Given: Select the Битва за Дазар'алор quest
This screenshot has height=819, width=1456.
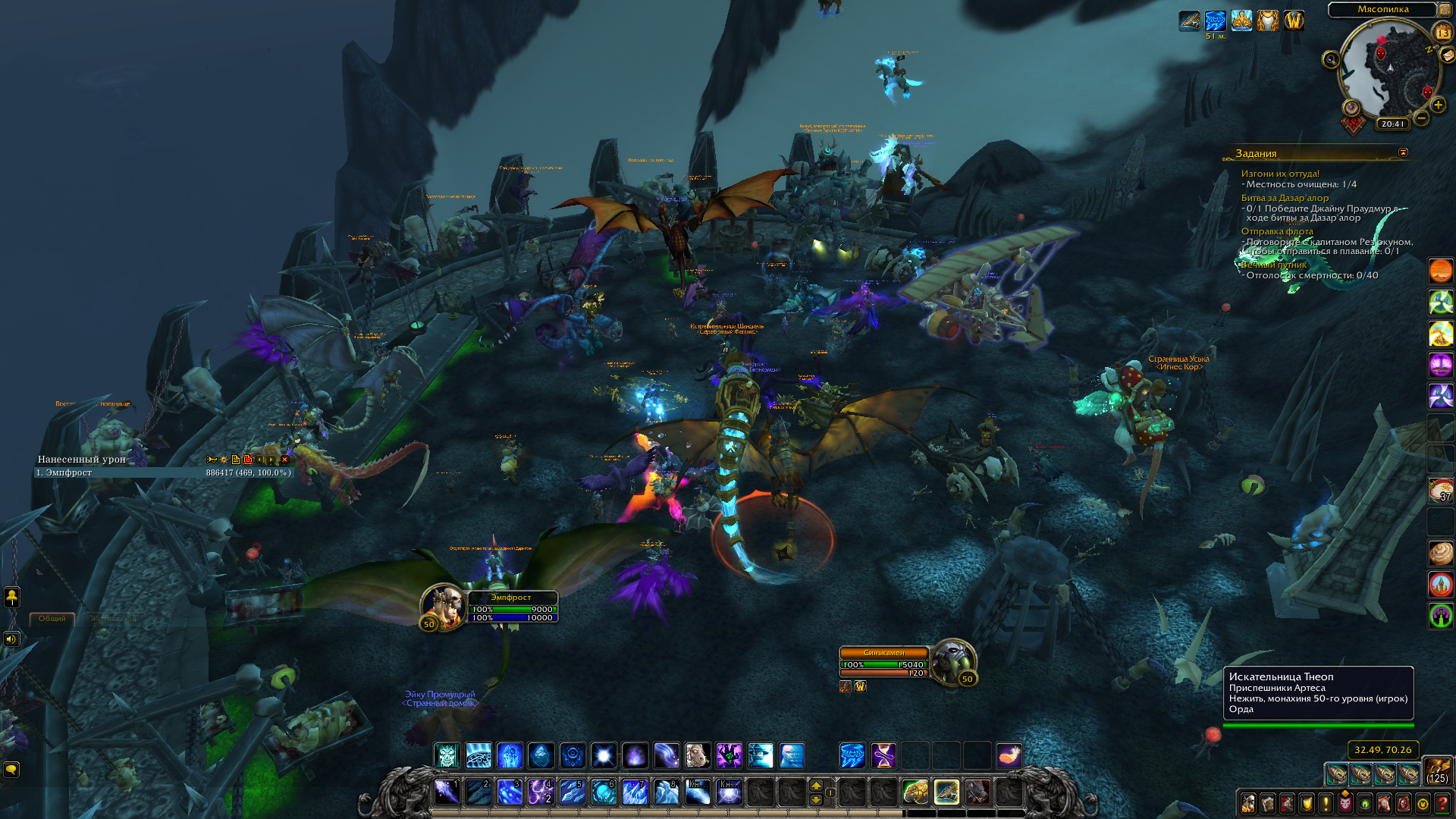Looking at the screenshot, I should pos(1285,198).
